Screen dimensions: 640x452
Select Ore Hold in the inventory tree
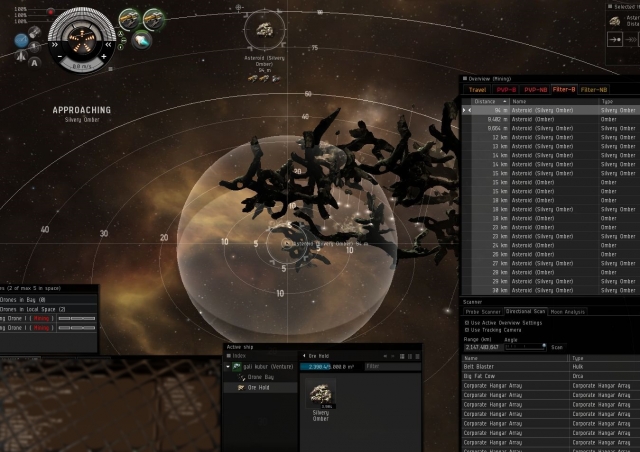click(262, 386)
